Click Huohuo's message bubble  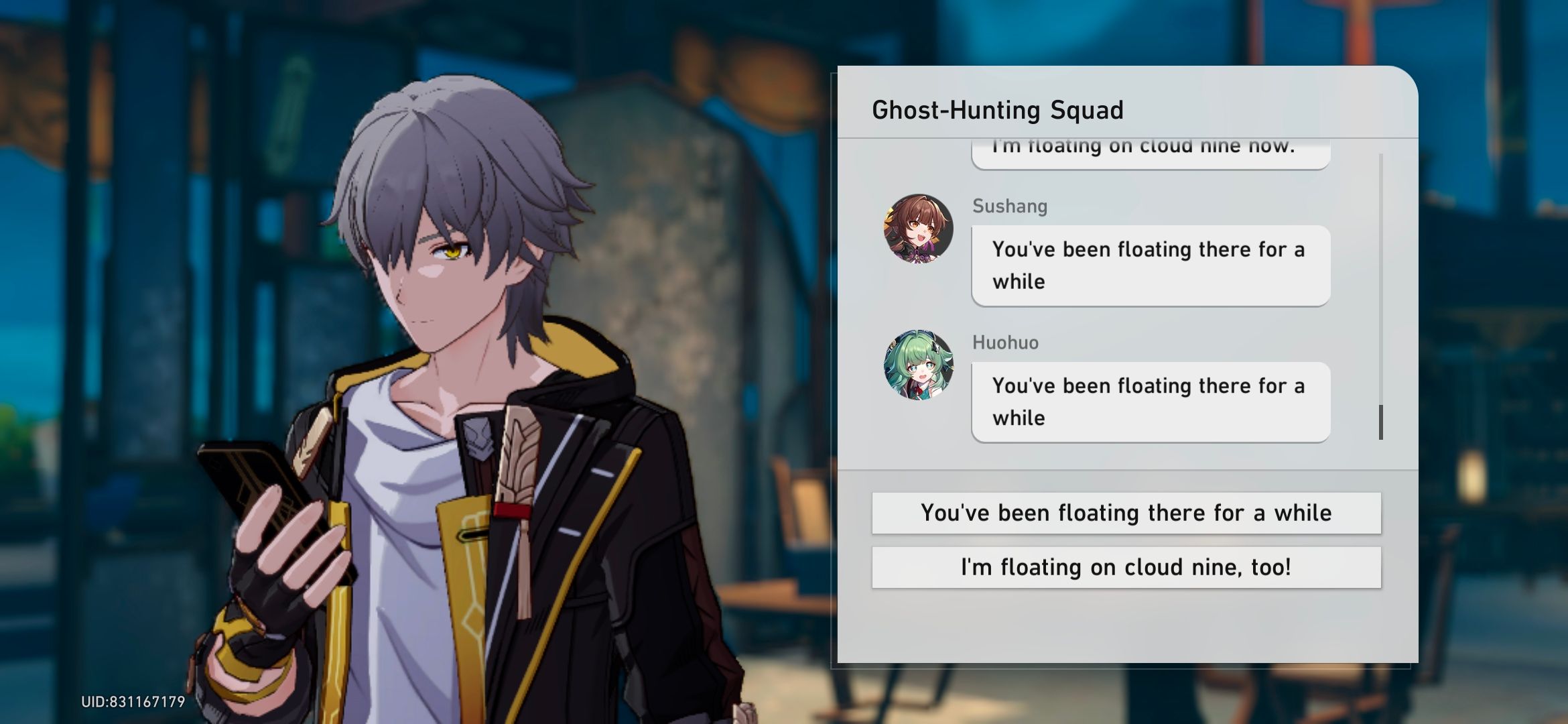click(x=1149, y=402)
